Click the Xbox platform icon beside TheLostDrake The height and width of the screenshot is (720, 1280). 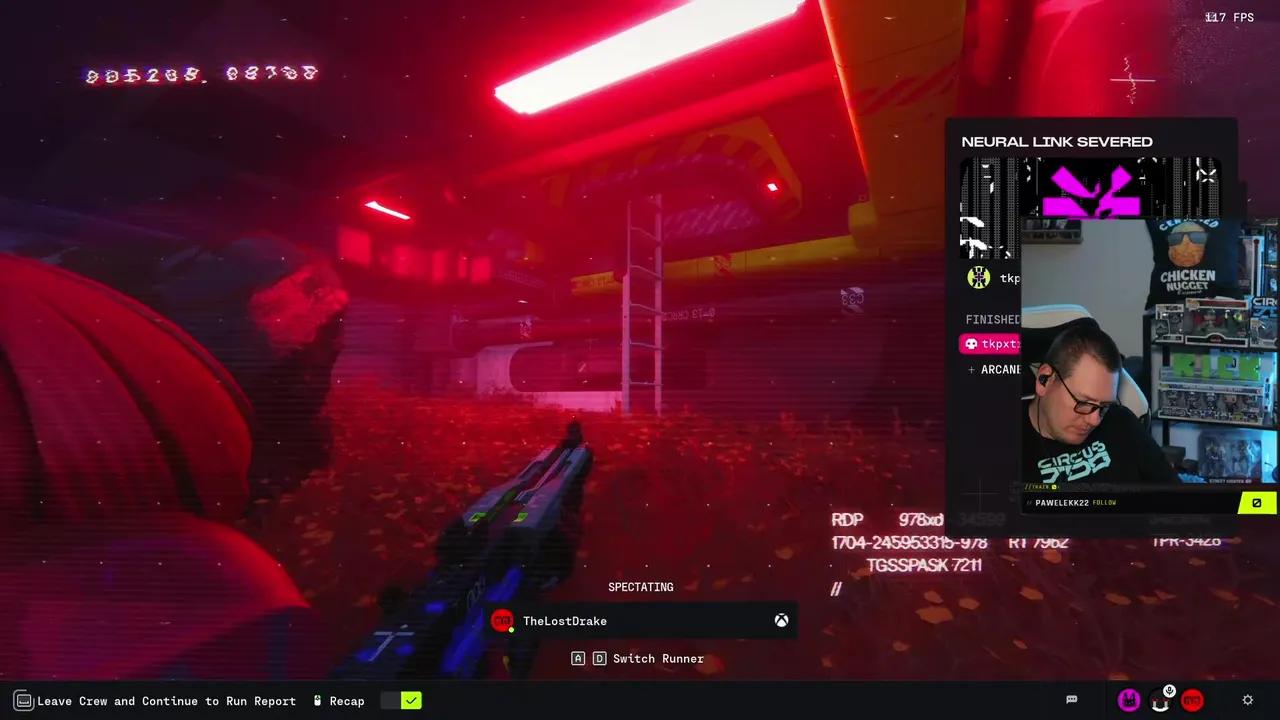(781, 620)
